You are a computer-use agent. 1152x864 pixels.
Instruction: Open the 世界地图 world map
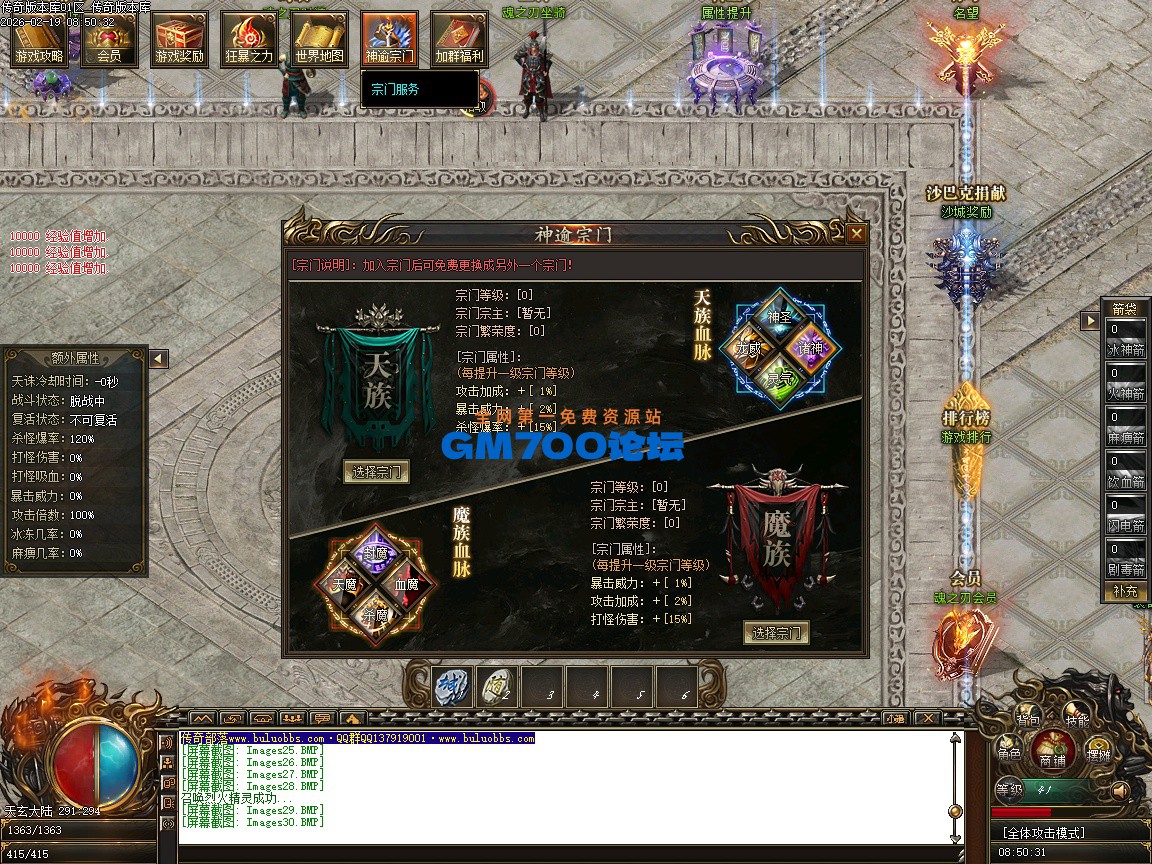(319, 40)
